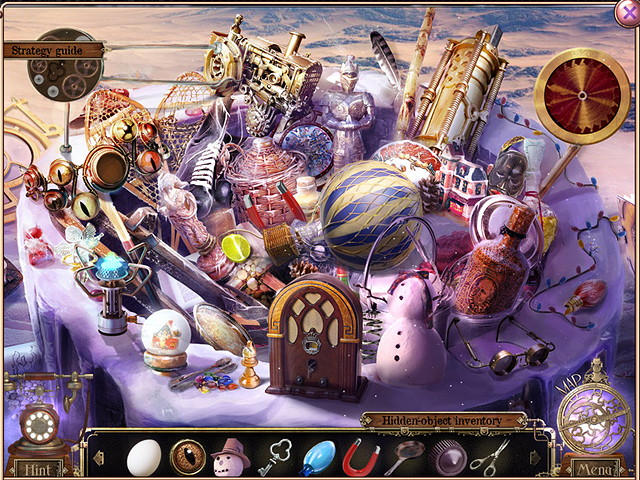This screenshot has width=640, height=480.
Task: Choose the snowman with hat inventory item
Action: click(229, 456)
